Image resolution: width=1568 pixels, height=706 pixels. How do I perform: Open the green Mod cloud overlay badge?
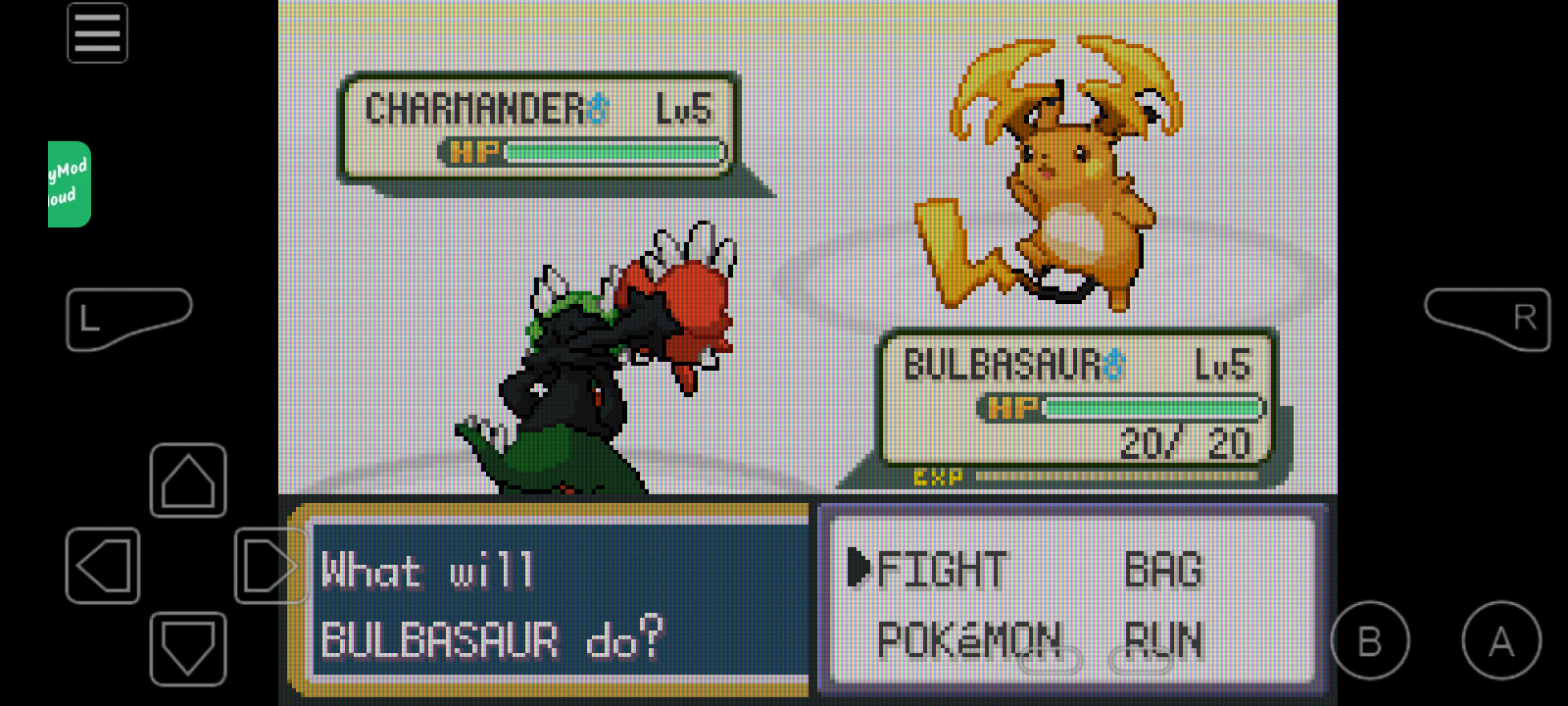tap(69, 184)
